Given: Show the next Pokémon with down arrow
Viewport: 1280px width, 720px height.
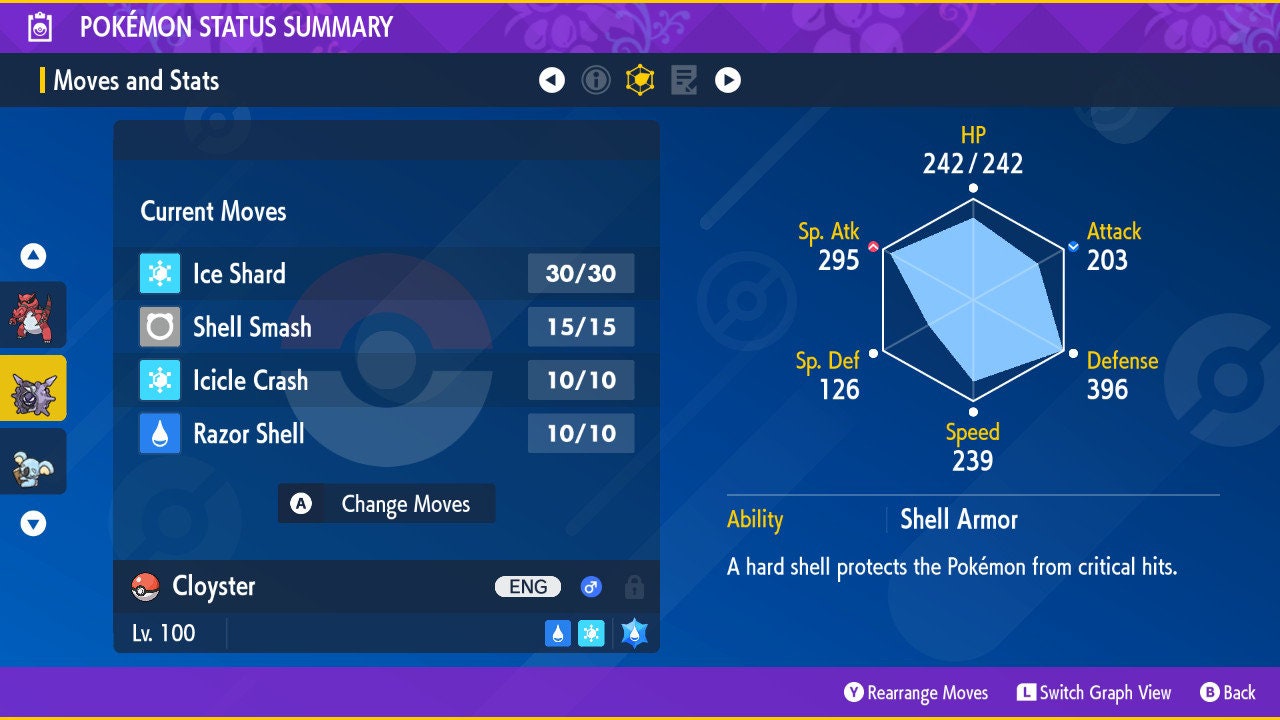Looking at the screenshot, I should (x=33, y=523).
